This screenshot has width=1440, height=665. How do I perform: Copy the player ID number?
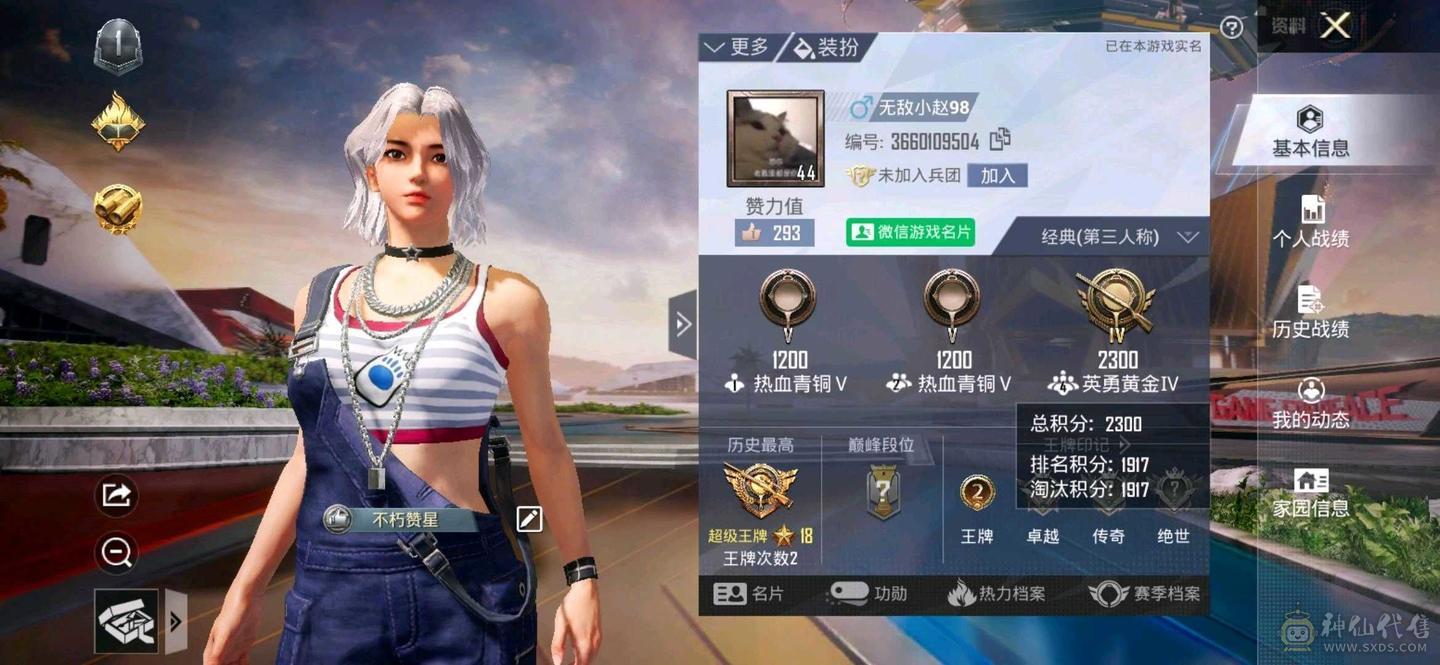[1000, 141]
